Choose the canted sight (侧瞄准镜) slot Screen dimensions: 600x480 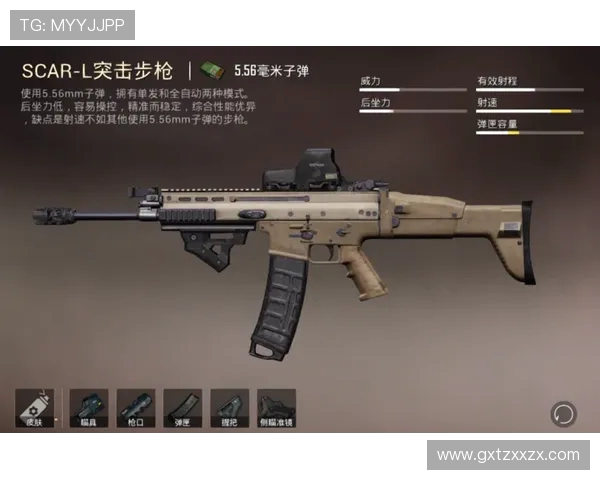(x=276, y=409)
